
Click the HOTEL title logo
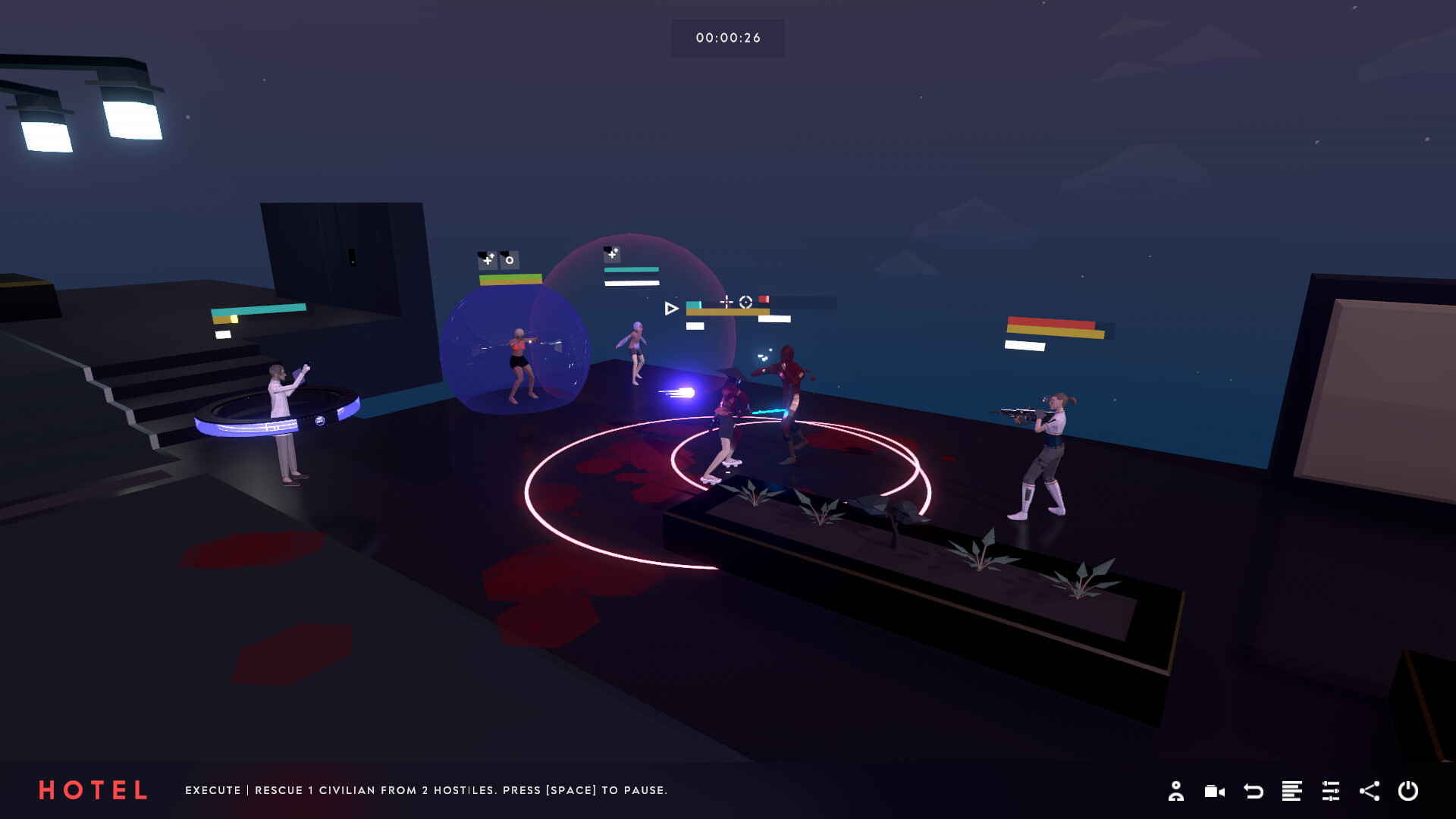[x=93, y=790]
